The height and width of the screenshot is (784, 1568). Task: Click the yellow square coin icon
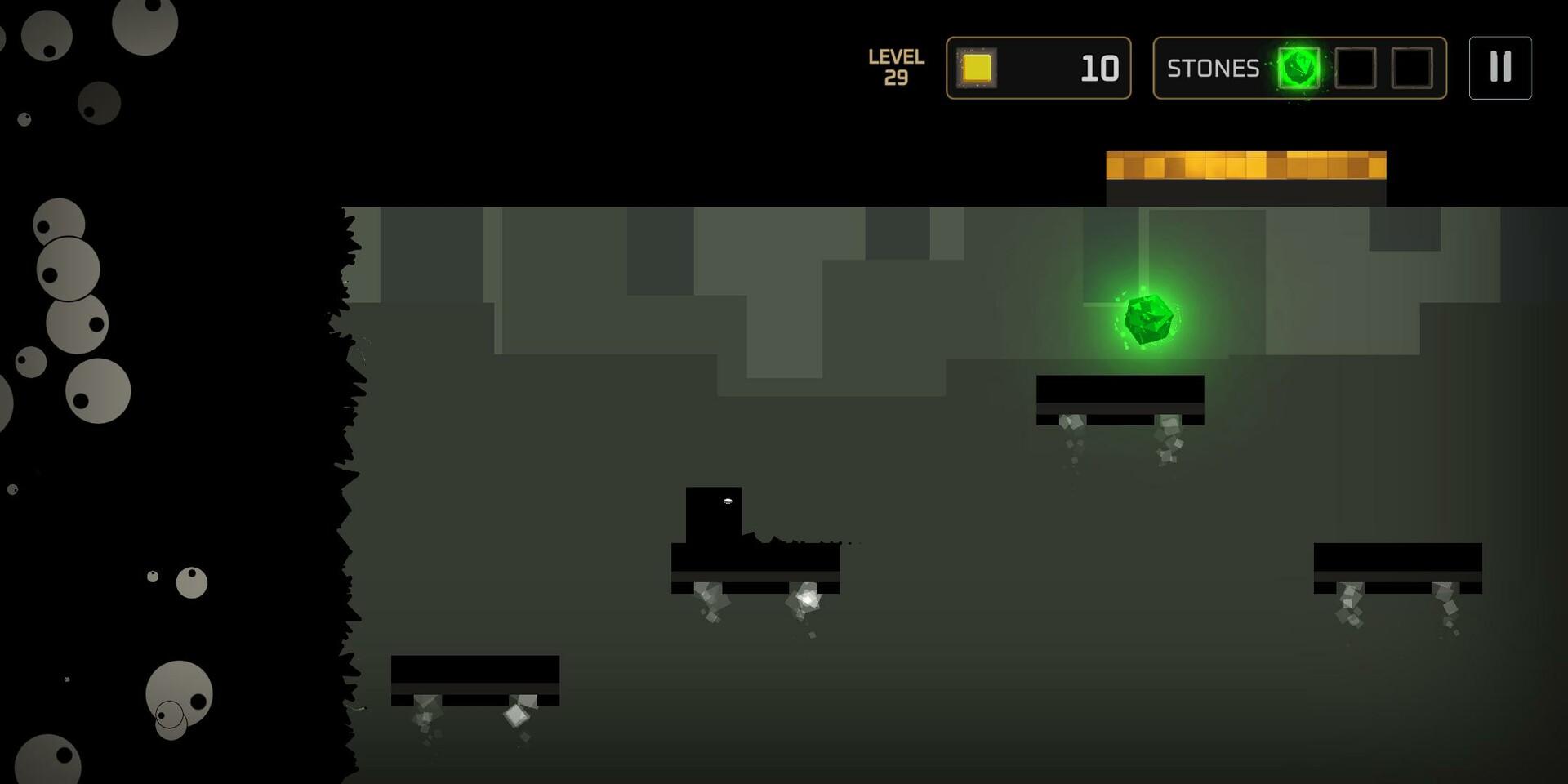(x=978, y=69)
